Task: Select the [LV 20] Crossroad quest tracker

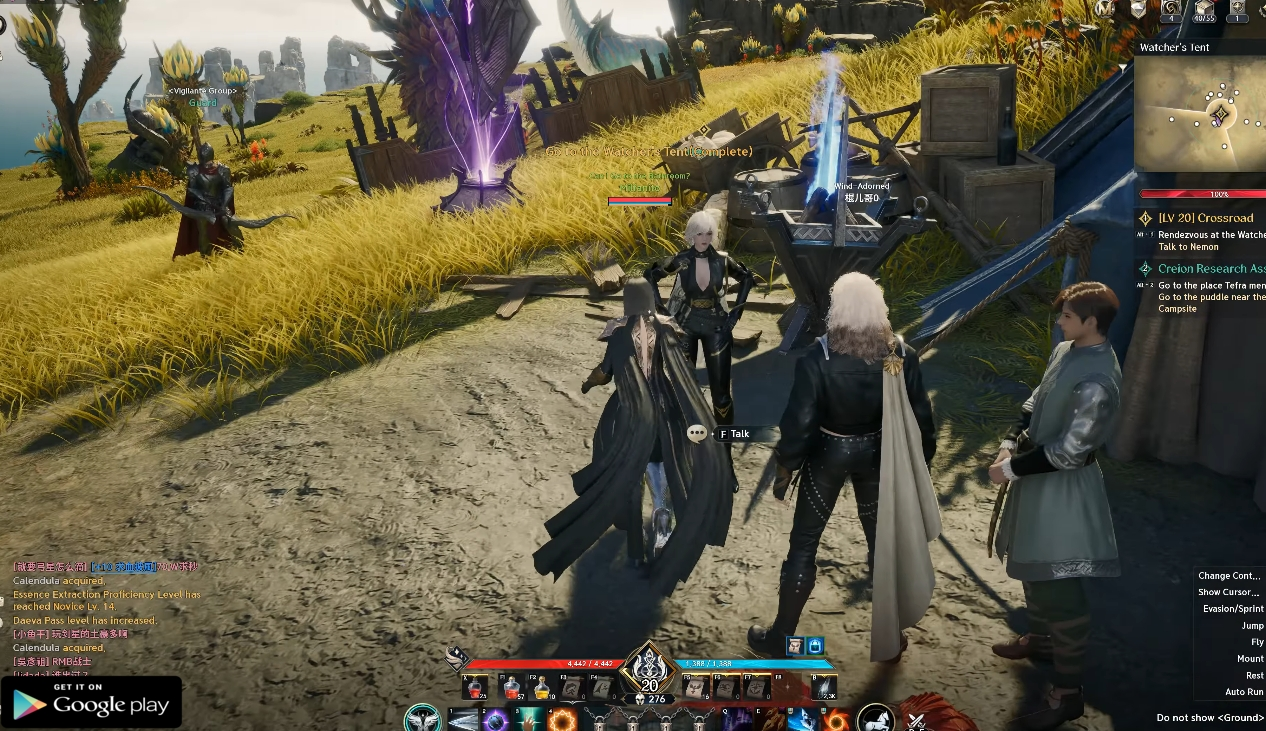Action: pos(1205,218)
